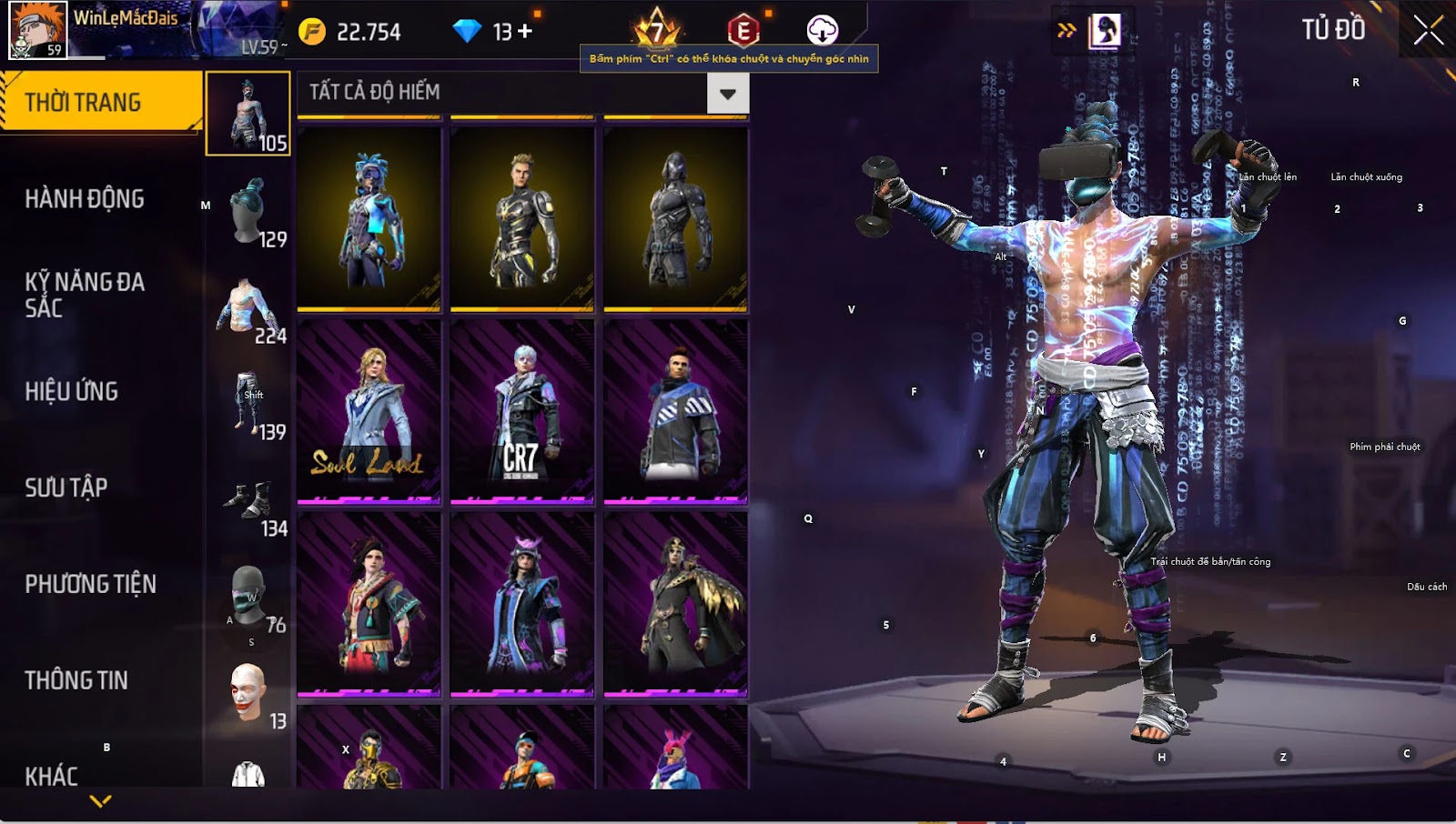Open the headwear subcategory with 129 items
Image resolution: width=1456 pixels, height=824 pixels.
click(248, 211)
